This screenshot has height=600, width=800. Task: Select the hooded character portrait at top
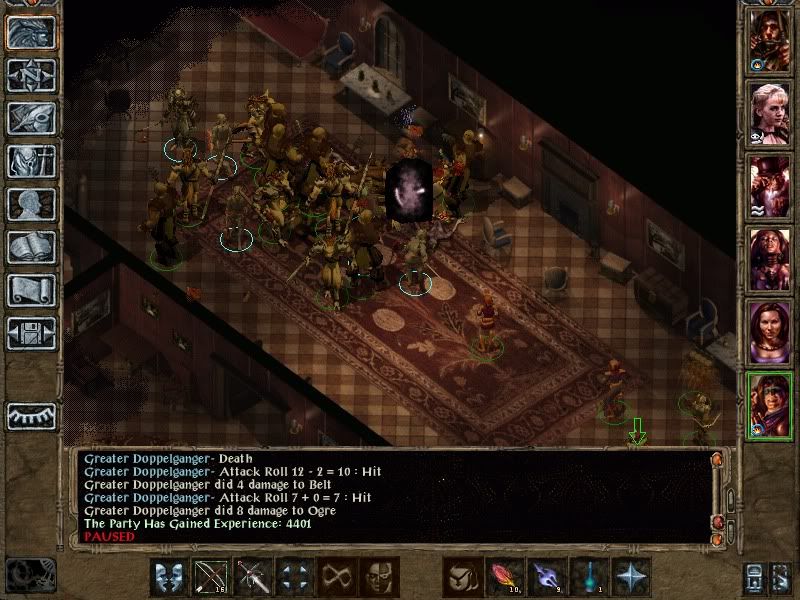click(770, 40)
